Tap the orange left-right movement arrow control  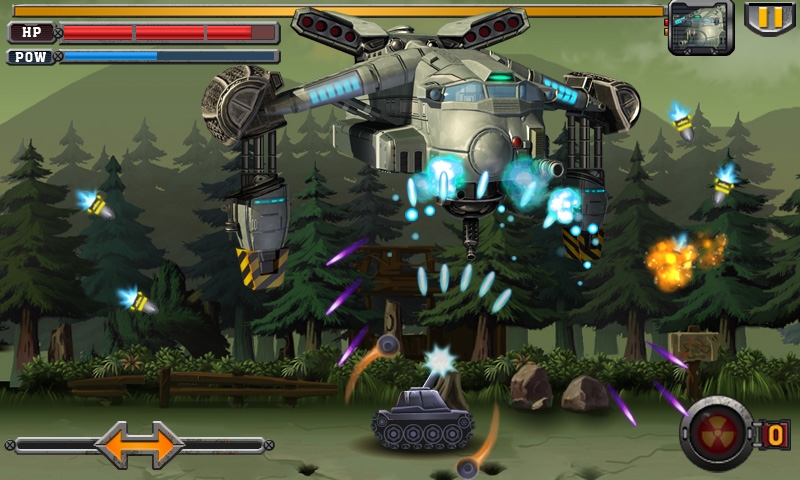[x=140, y=444]
